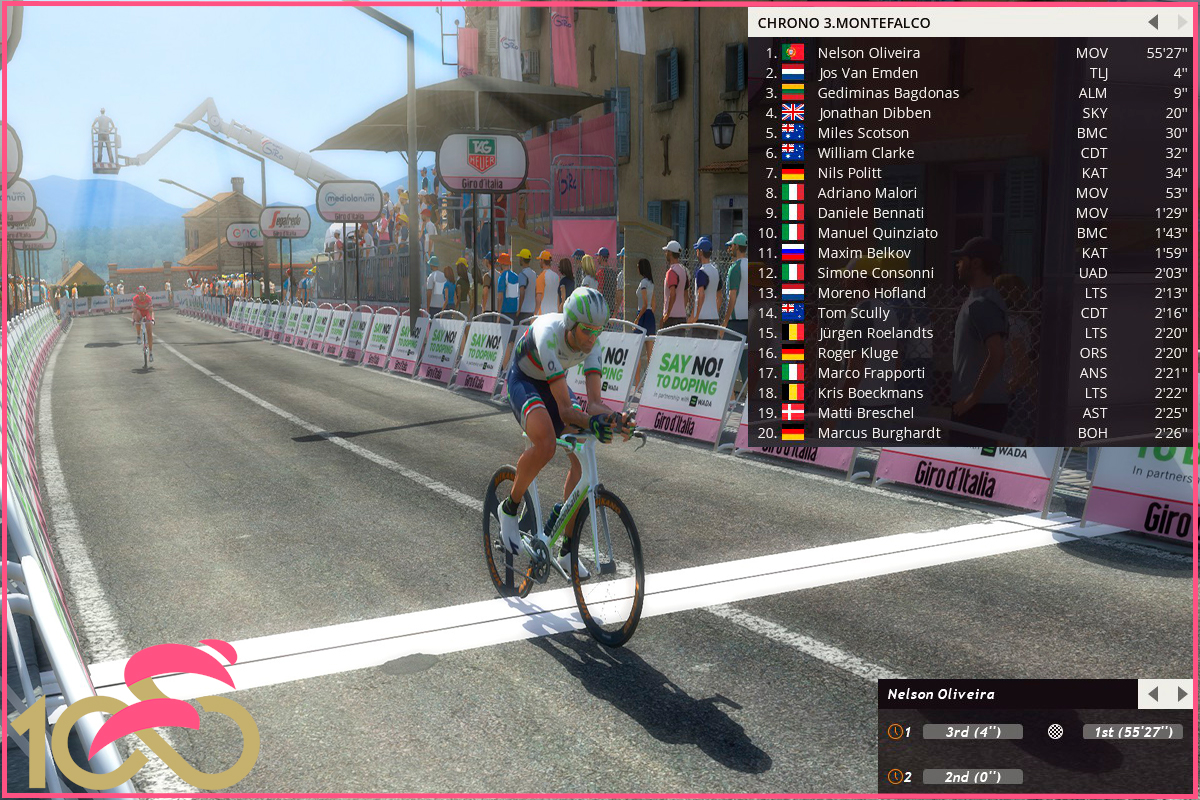The height and width of the screenshot is (800, 1200).
Task: Select Nelson Oliveira in the standings list
Action: 868,53
